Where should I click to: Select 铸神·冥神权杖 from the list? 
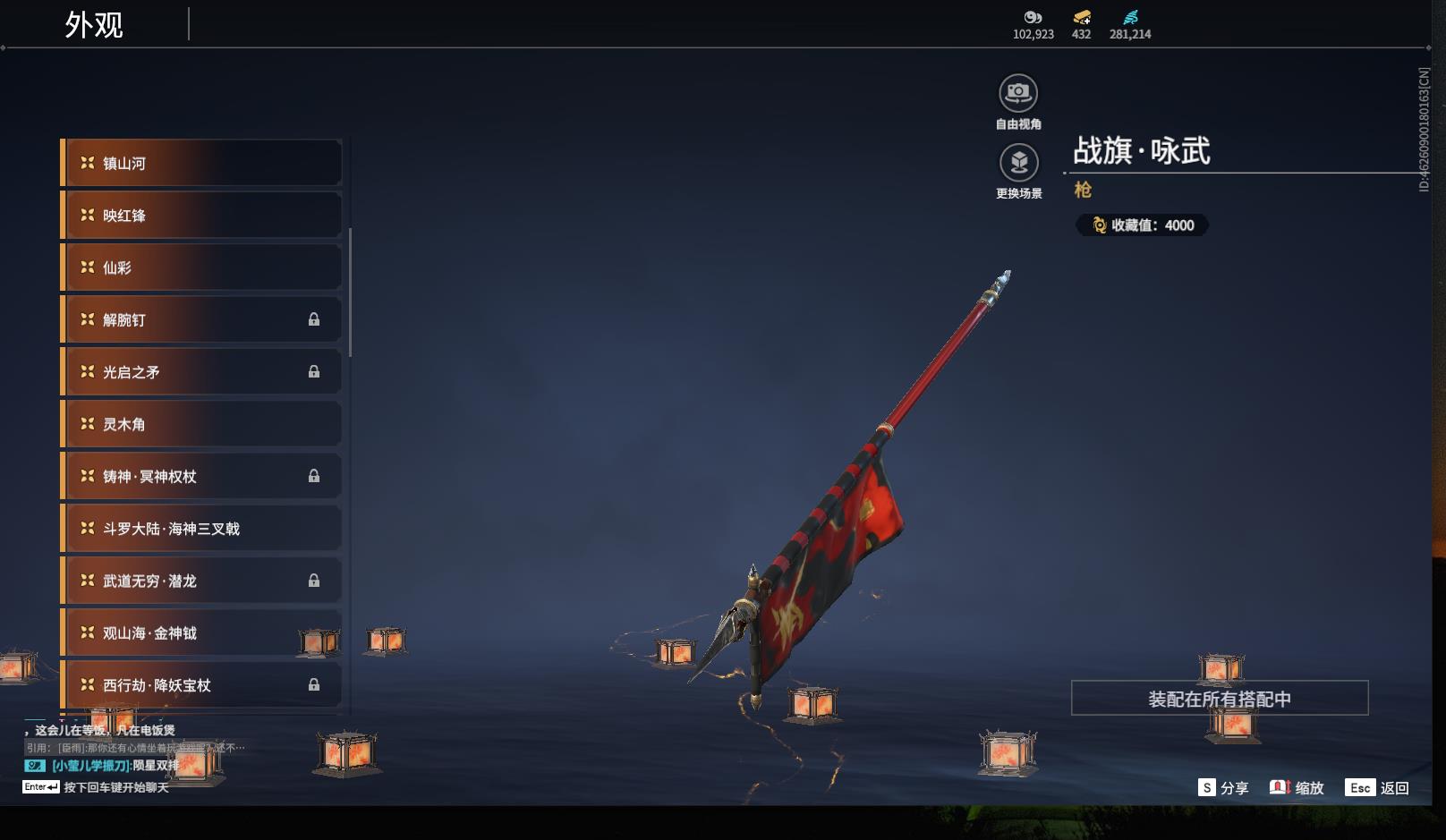click(x=202, y=476)
